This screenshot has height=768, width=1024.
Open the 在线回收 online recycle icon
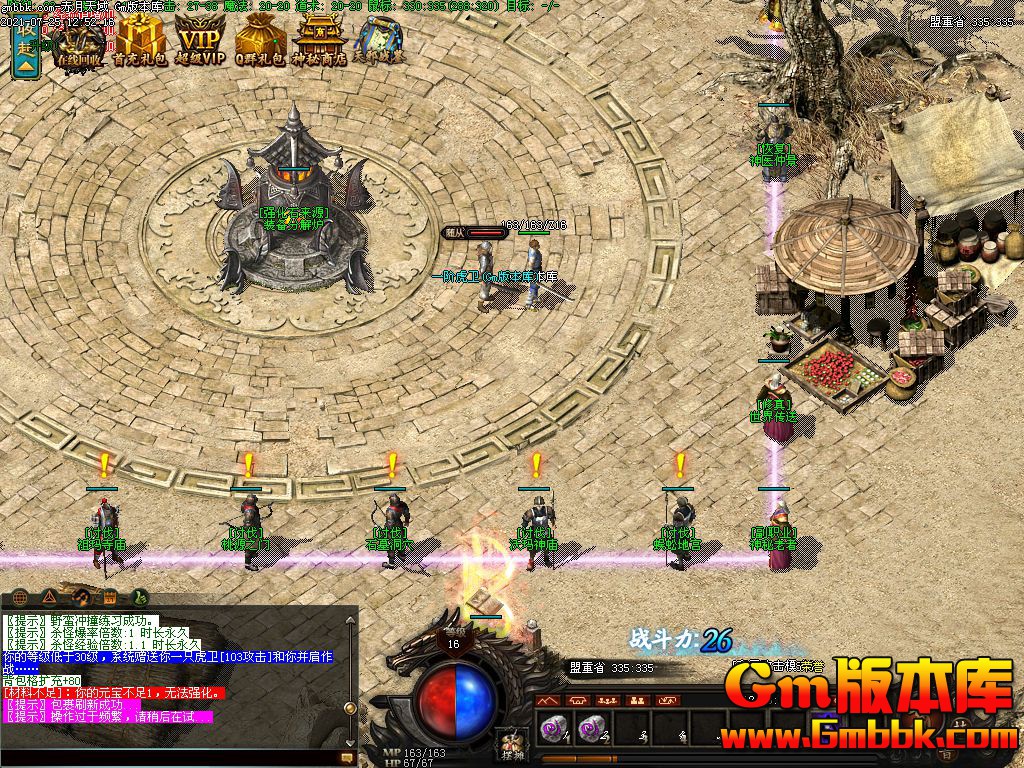(x=80, y=42)
